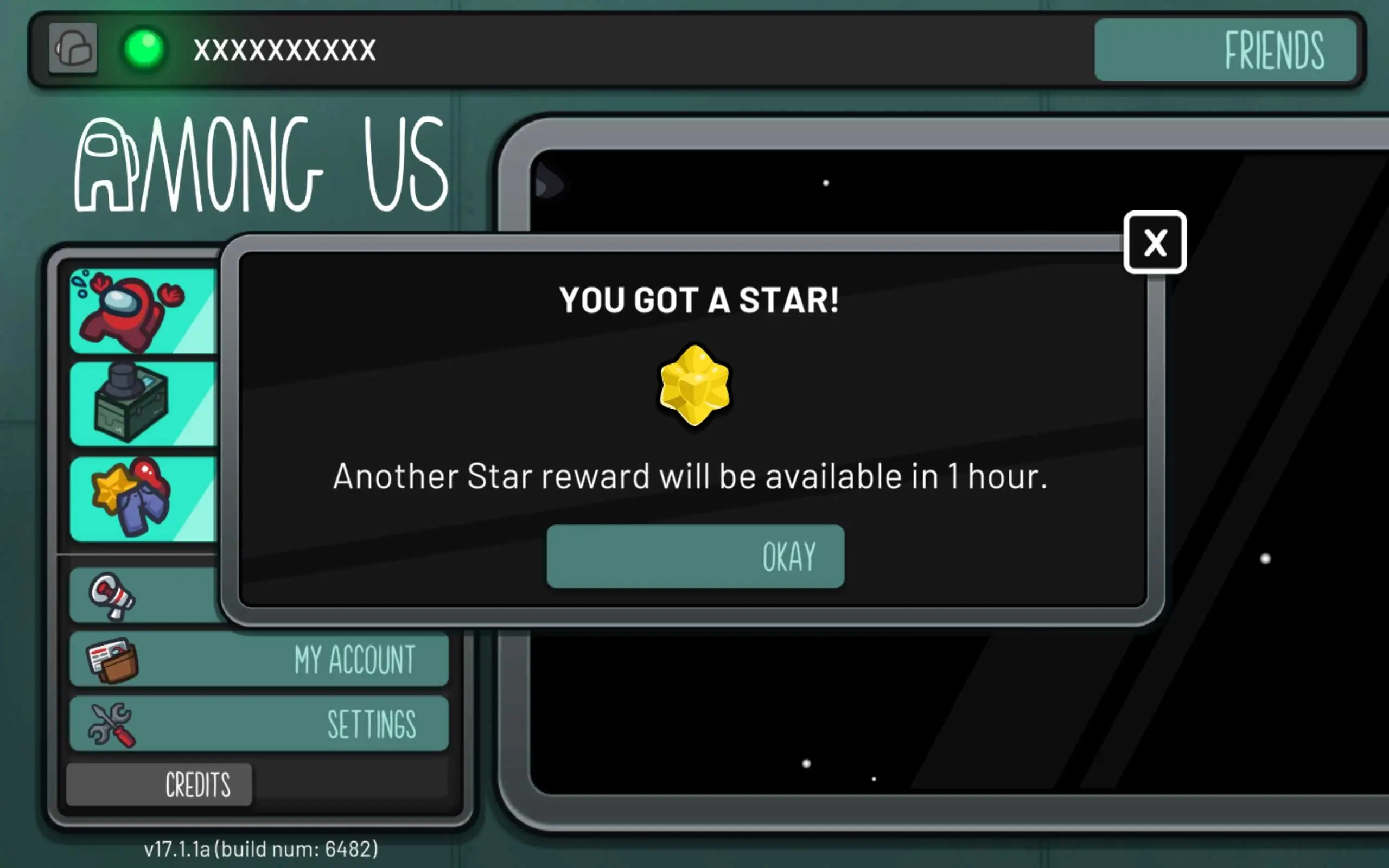
Task: Open the Friends list
Action: click(x=1225, y=50)
